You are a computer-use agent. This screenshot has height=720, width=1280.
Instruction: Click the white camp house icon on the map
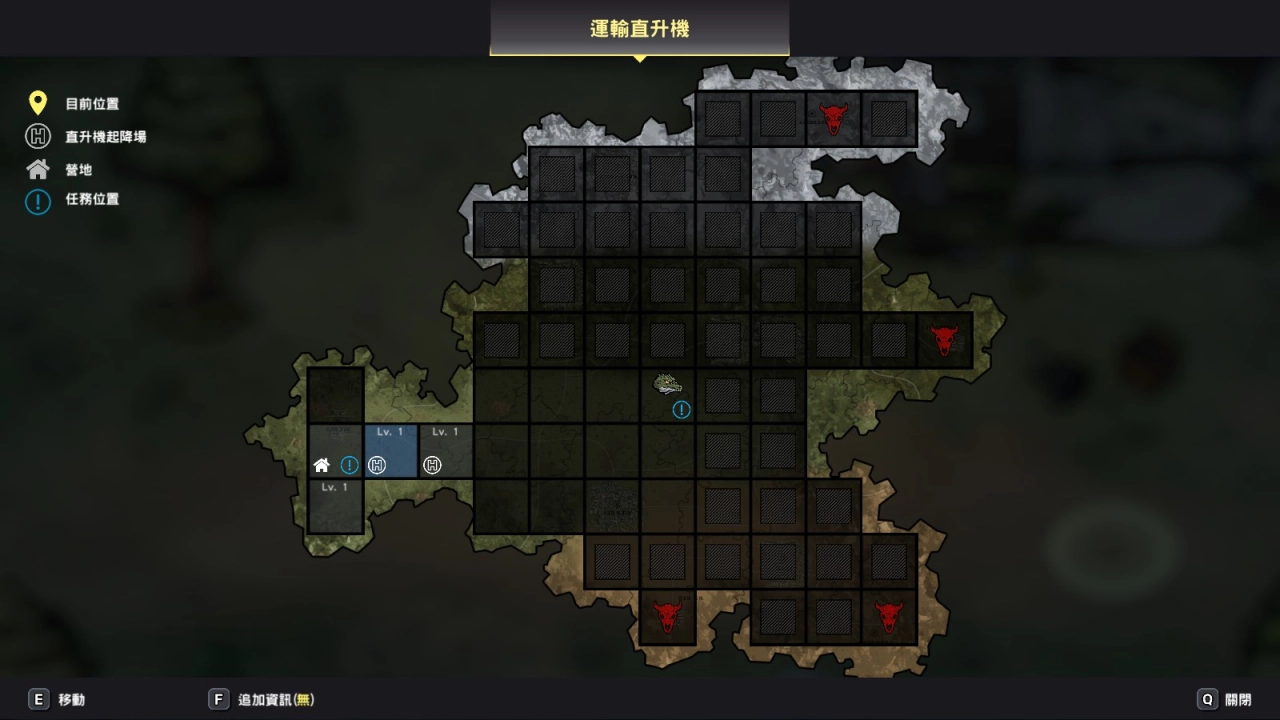(322, 465)
